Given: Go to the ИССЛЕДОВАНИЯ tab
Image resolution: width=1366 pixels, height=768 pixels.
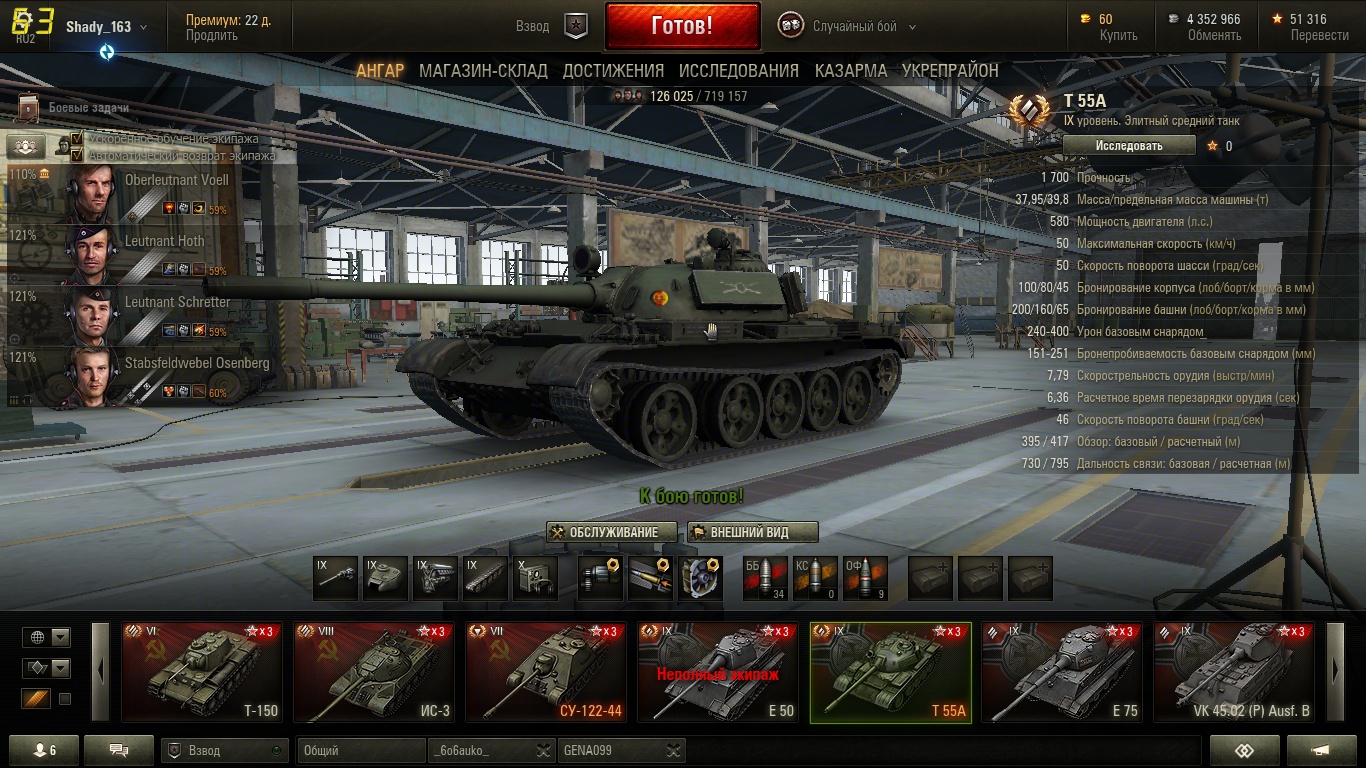Looking at the screenshot, I should point(738,71).
